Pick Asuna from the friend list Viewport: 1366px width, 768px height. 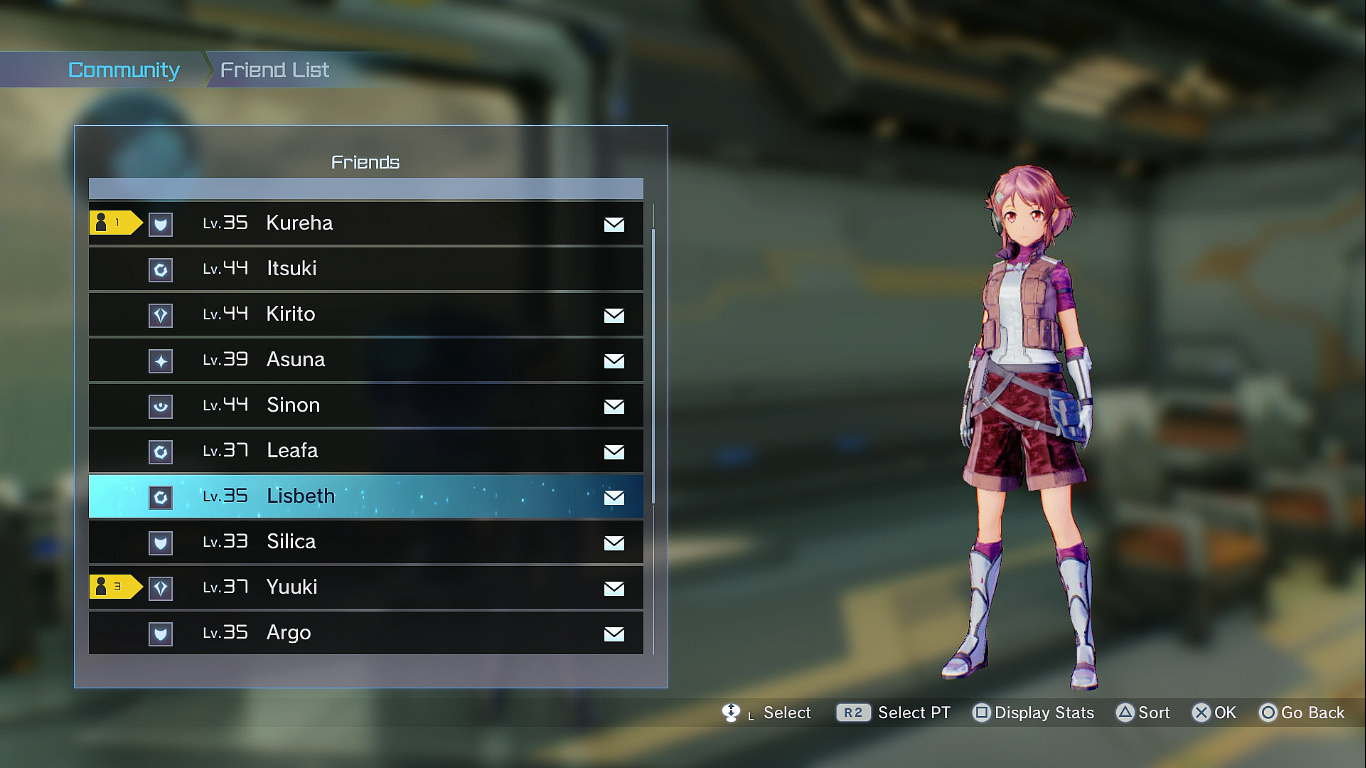366,360
